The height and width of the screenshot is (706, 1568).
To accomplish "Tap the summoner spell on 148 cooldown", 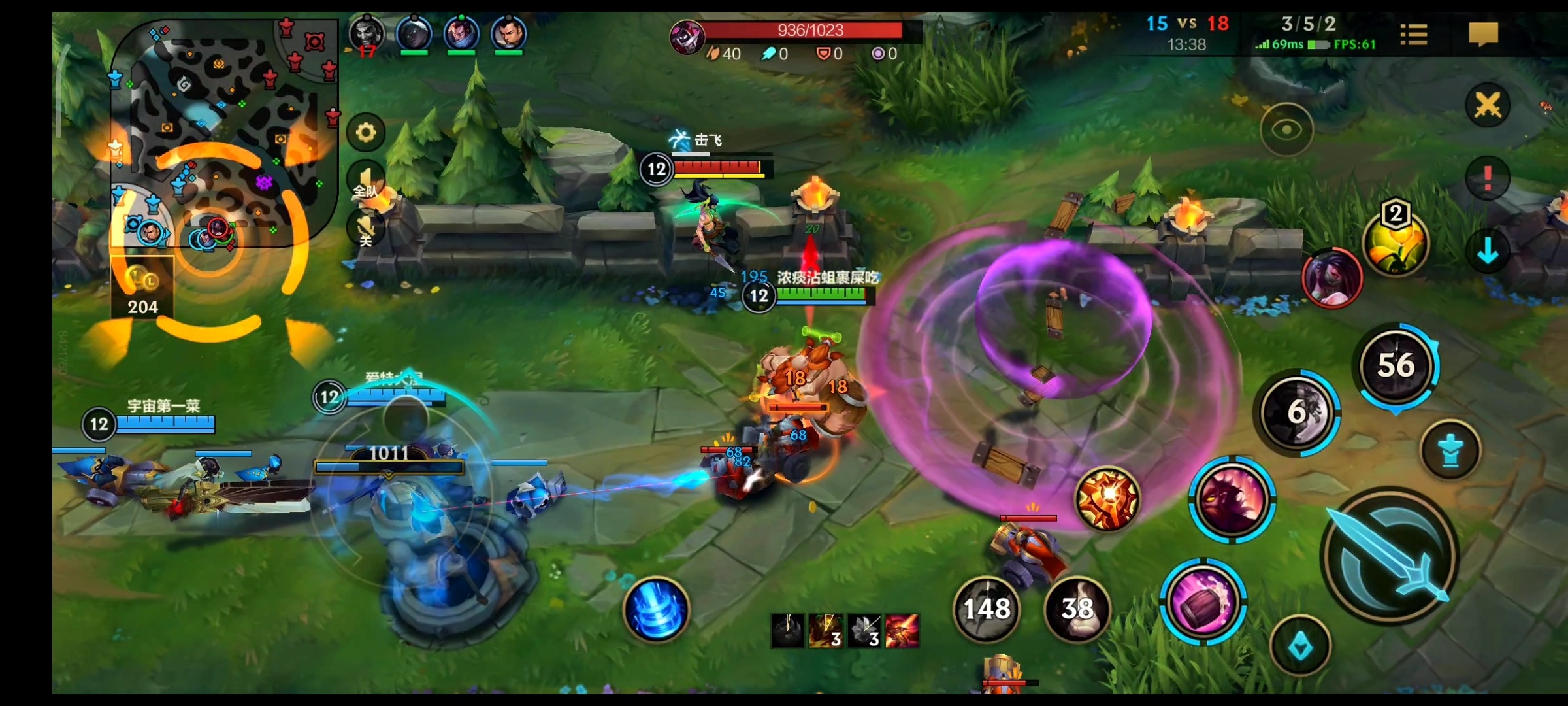I will point(987,609).
